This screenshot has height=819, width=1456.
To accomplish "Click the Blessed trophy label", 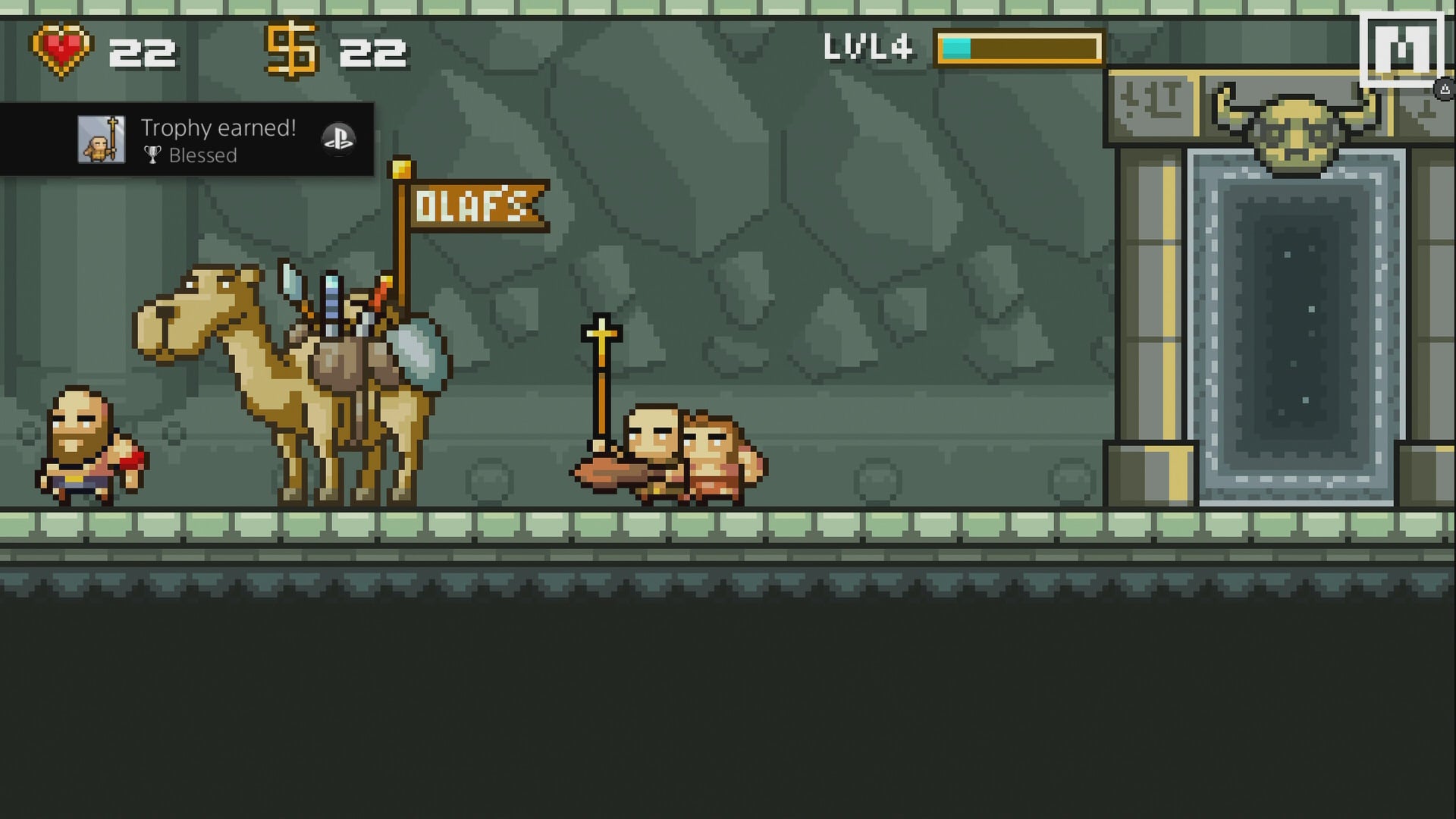I will coord(204,155).
